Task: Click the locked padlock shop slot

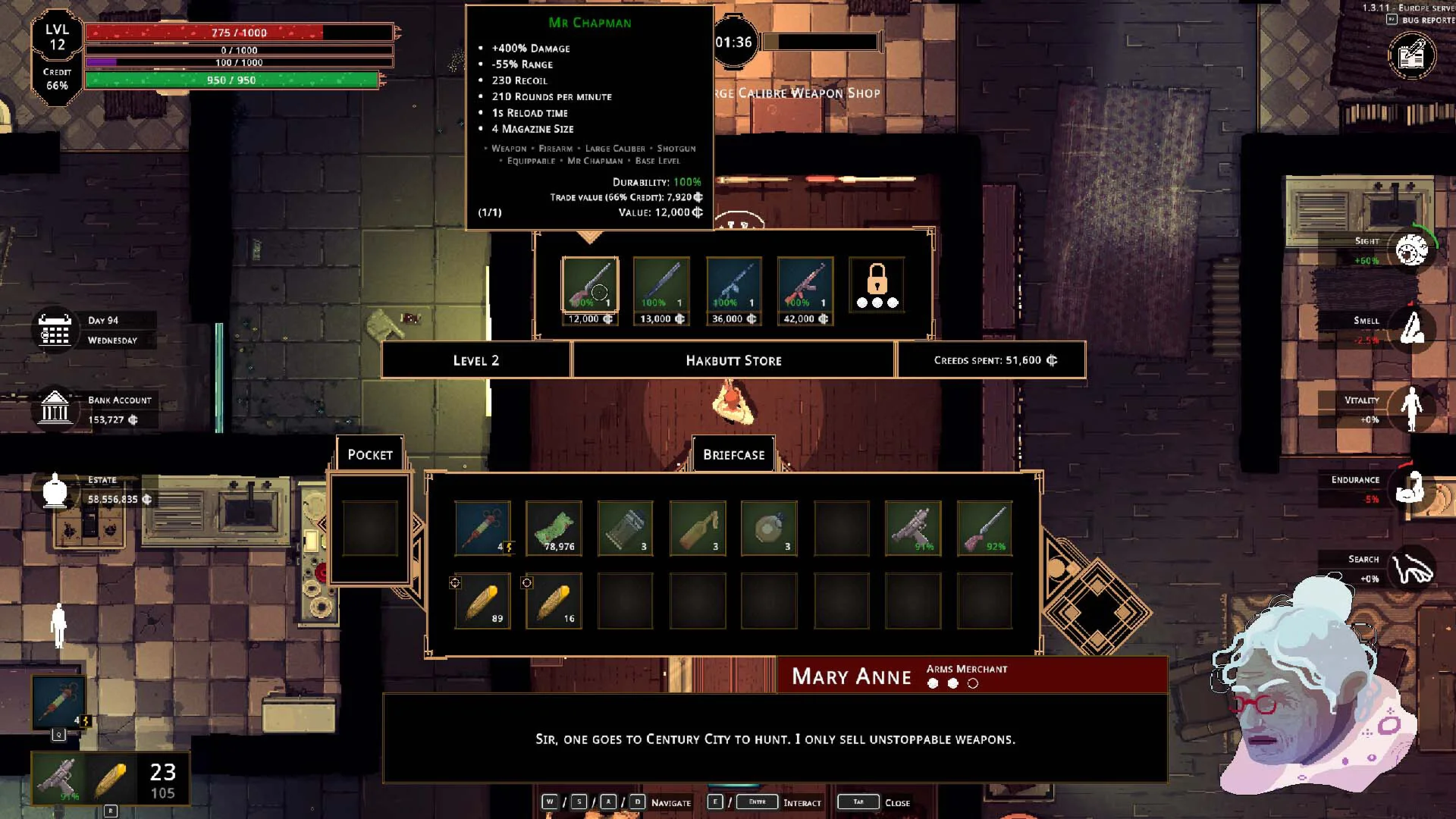Action: pos(877,284)
